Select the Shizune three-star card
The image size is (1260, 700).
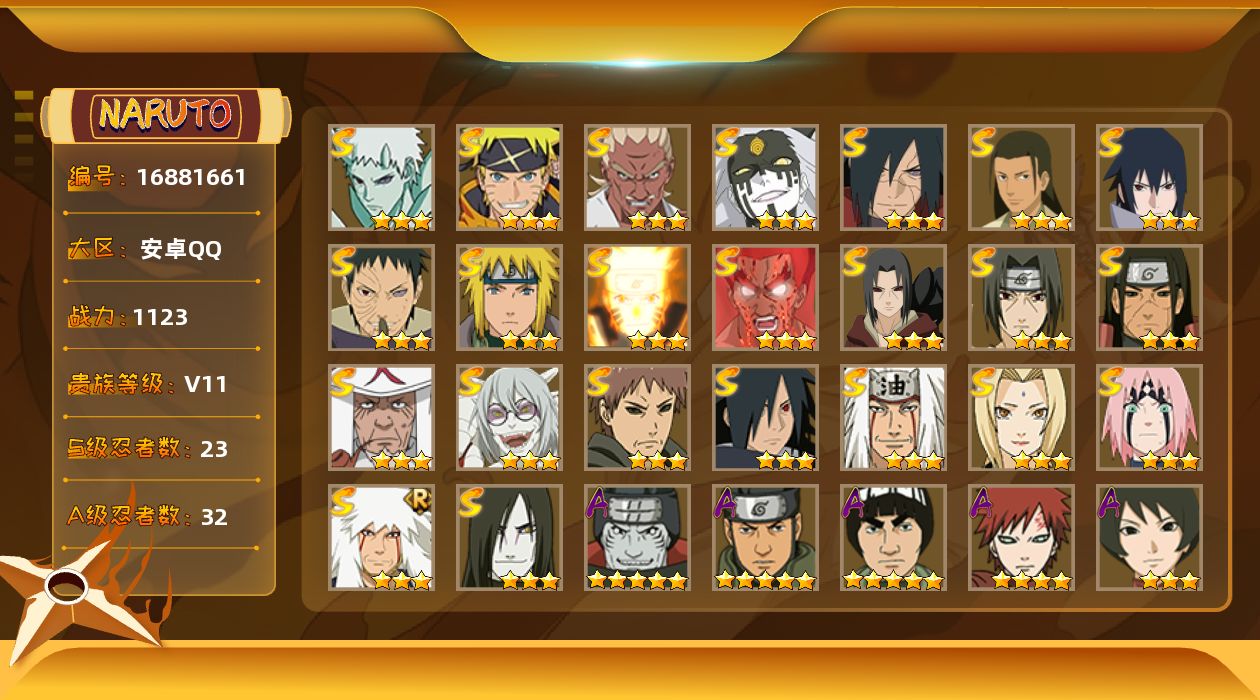tap(1150, 537)
